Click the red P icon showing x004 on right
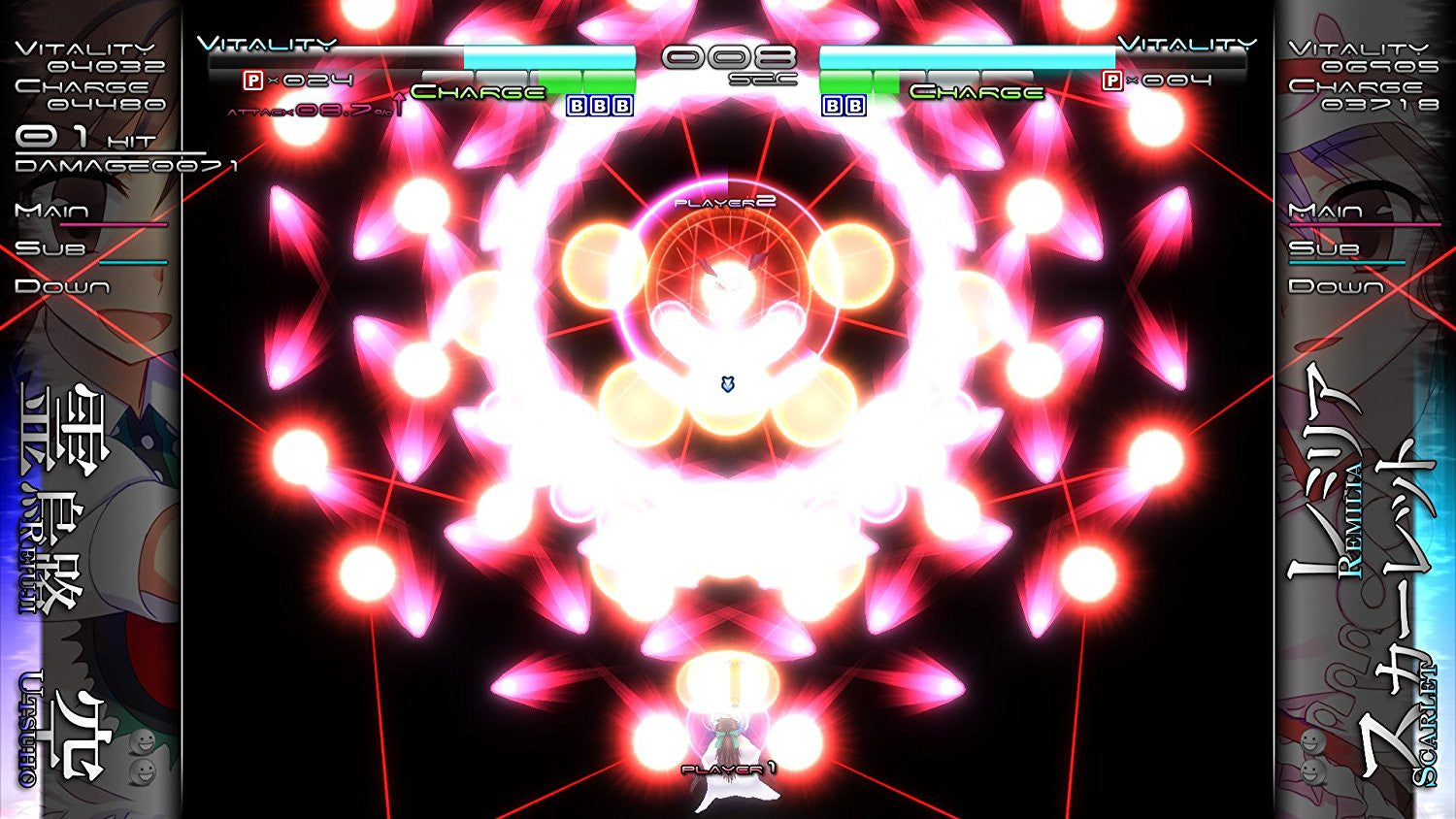 coord(1110,82)
